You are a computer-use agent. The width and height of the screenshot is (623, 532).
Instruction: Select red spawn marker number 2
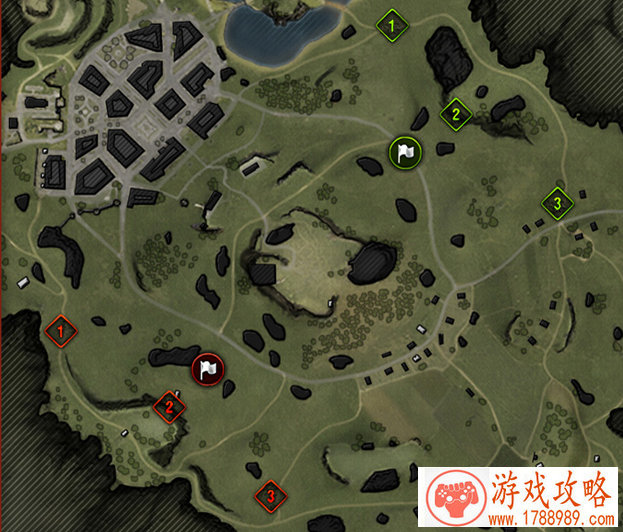pyautogui.click(x=170, y=406)
